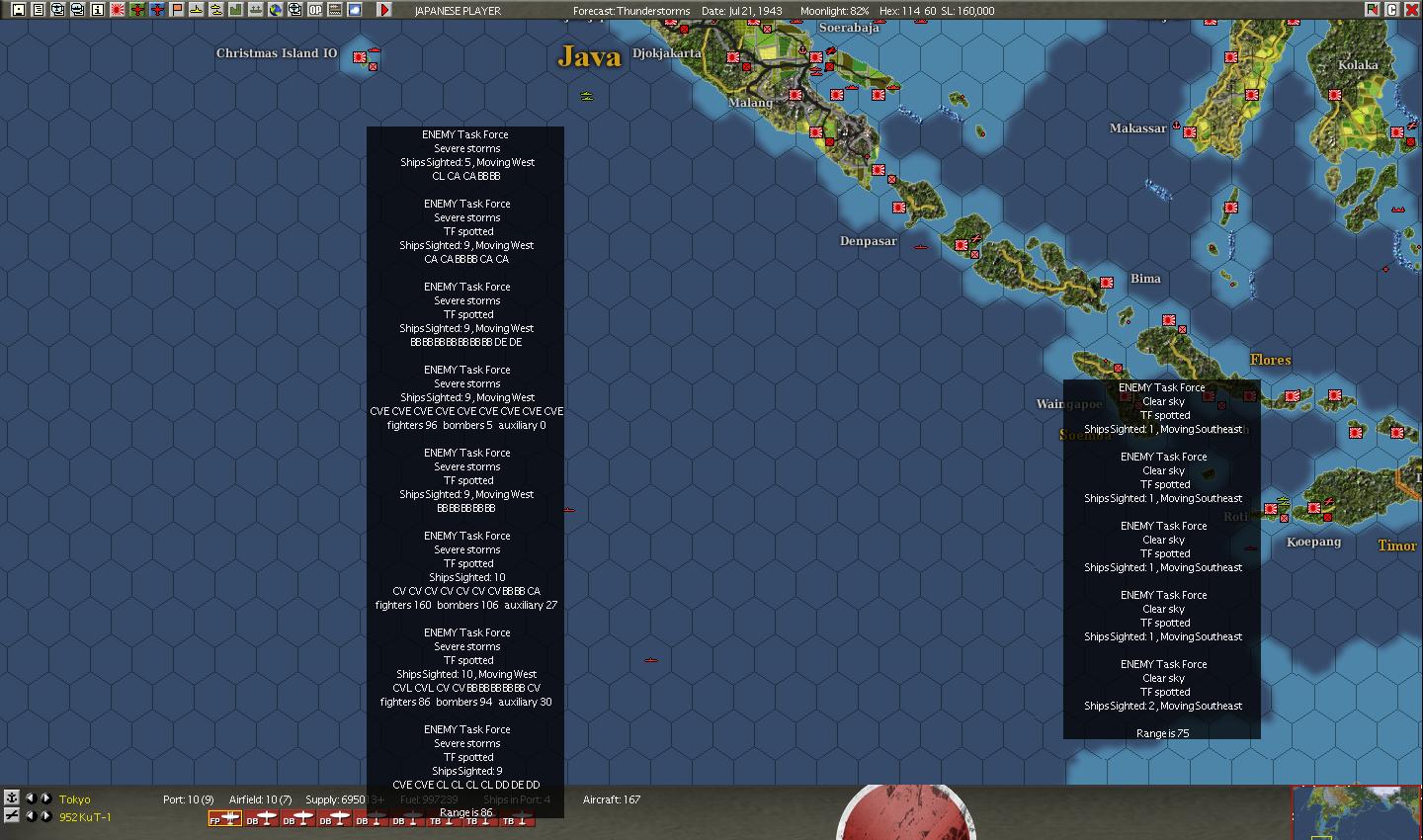Viewport: 1423px width, 840px height.
Task: Click the right arrow to cycle next base
Action: pyautogui.click(x=46, y=798)
